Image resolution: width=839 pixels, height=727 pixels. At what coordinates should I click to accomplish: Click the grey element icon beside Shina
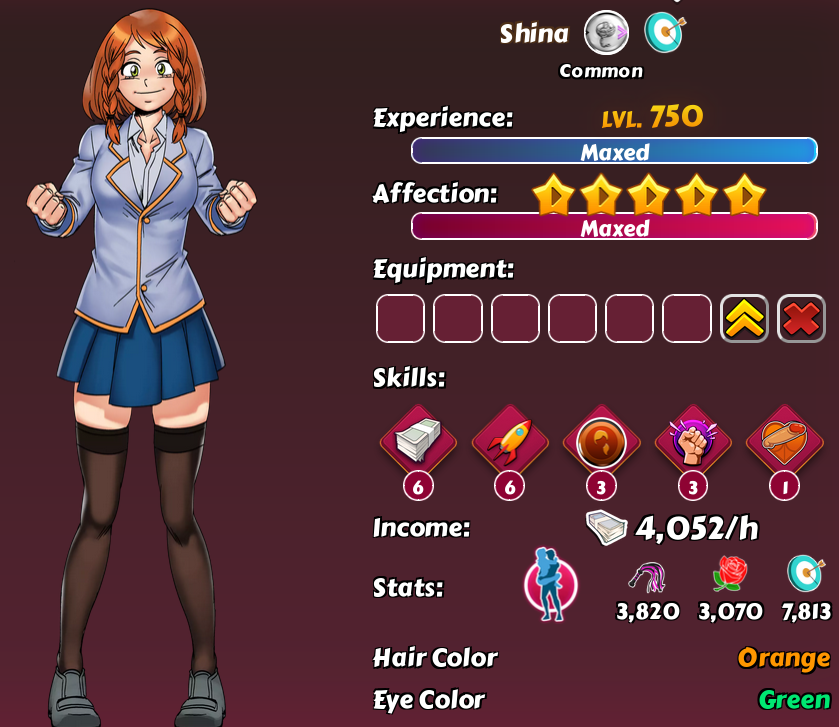click(x=606, y=33)
